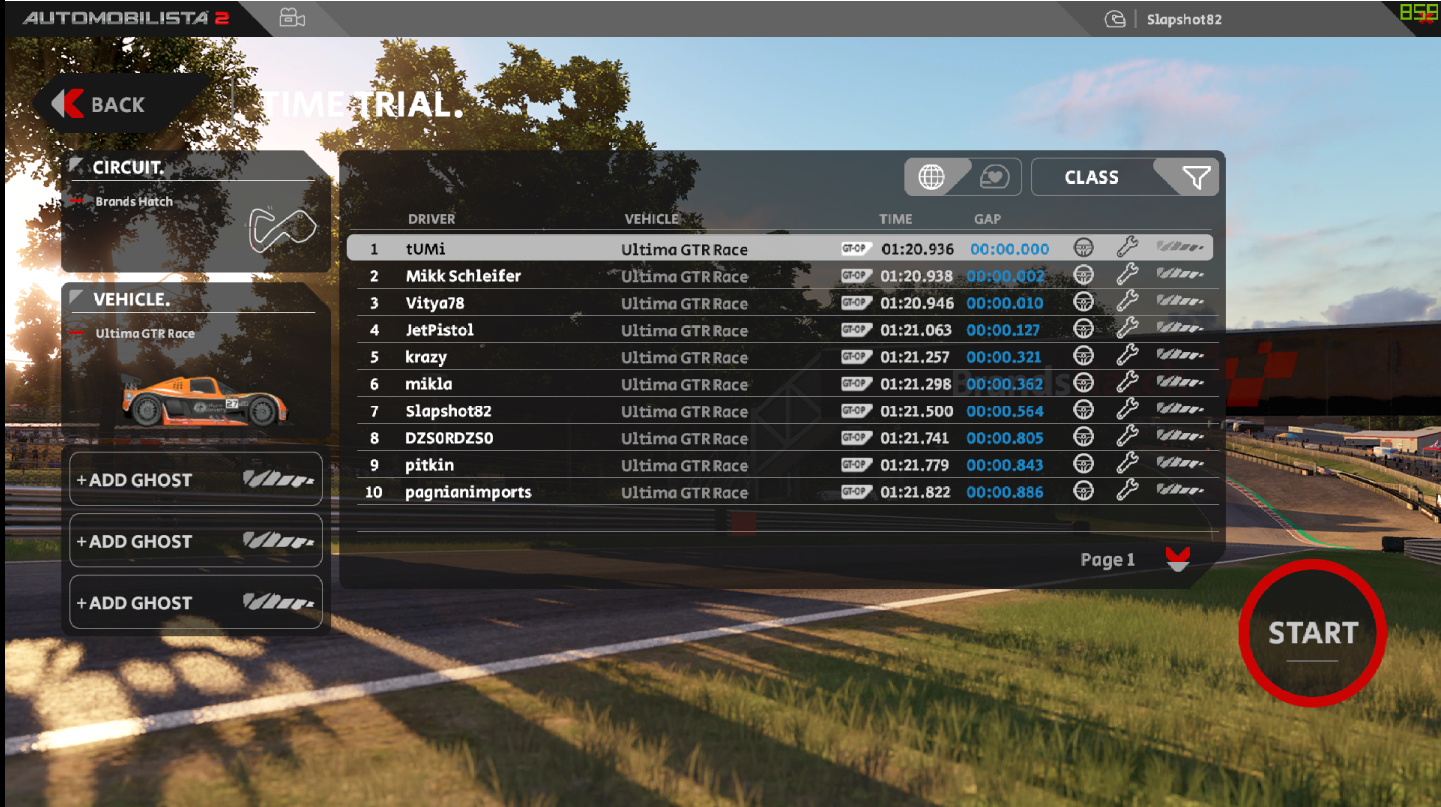Open the Ultima GTR Race vehicle selector
Viewport: 1441px width, 807px height.
(195, 362)
